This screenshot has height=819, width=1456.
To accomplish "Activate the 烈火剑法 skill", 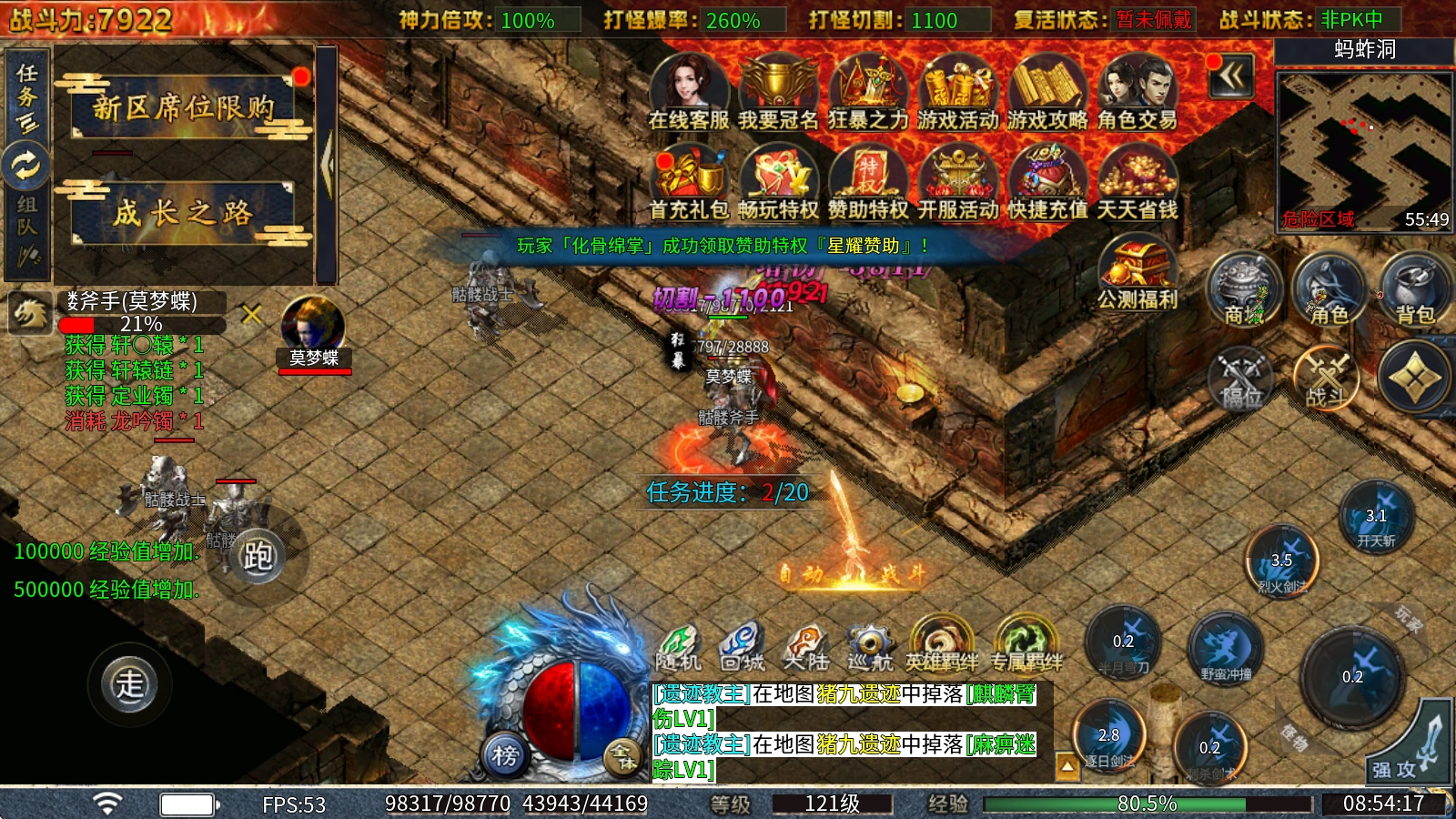I will pyautogui.click(x=1282, y=562).
